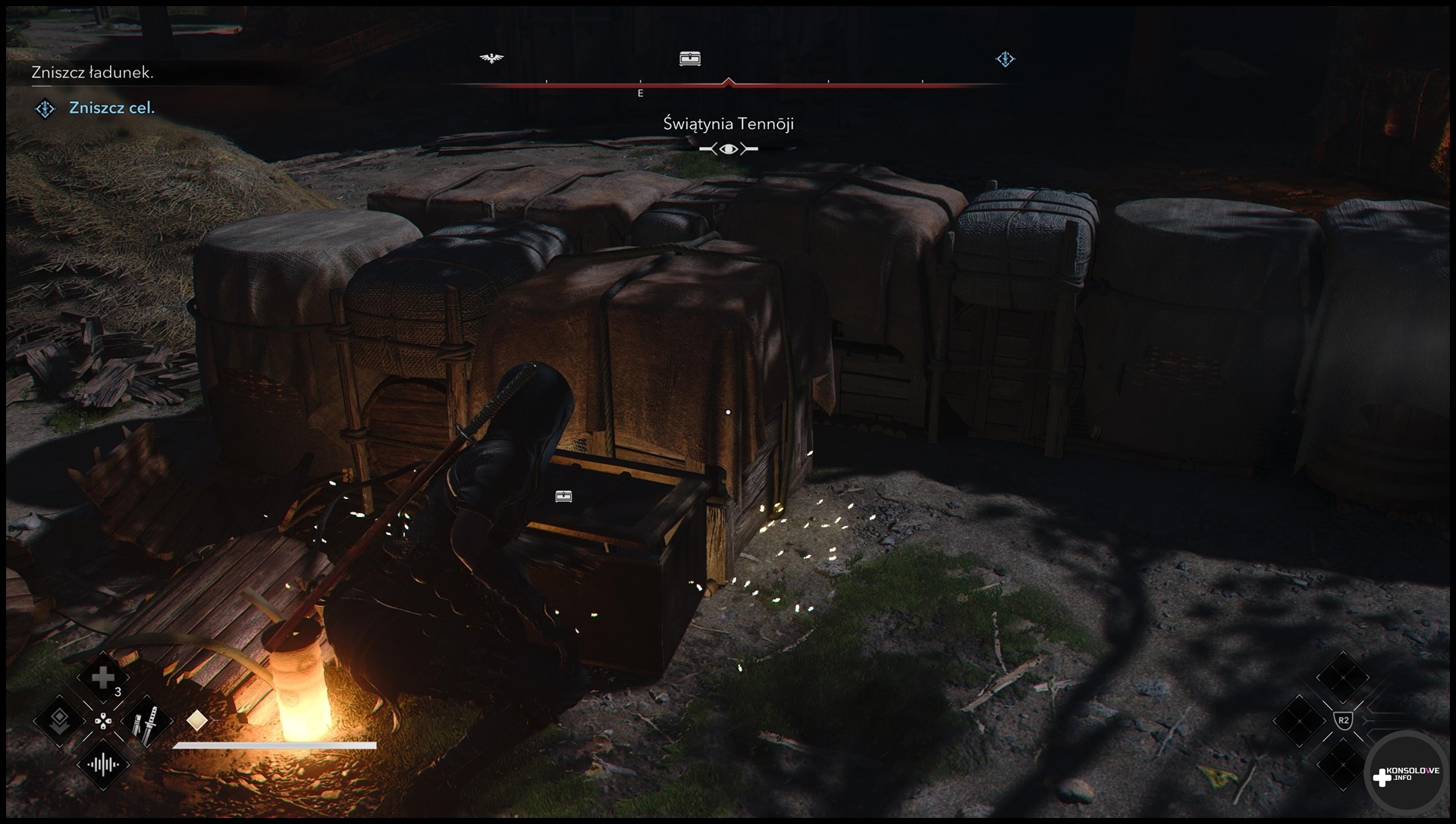
Task: Select the katana and tanto weapon slot
Action: coord(146,721)
